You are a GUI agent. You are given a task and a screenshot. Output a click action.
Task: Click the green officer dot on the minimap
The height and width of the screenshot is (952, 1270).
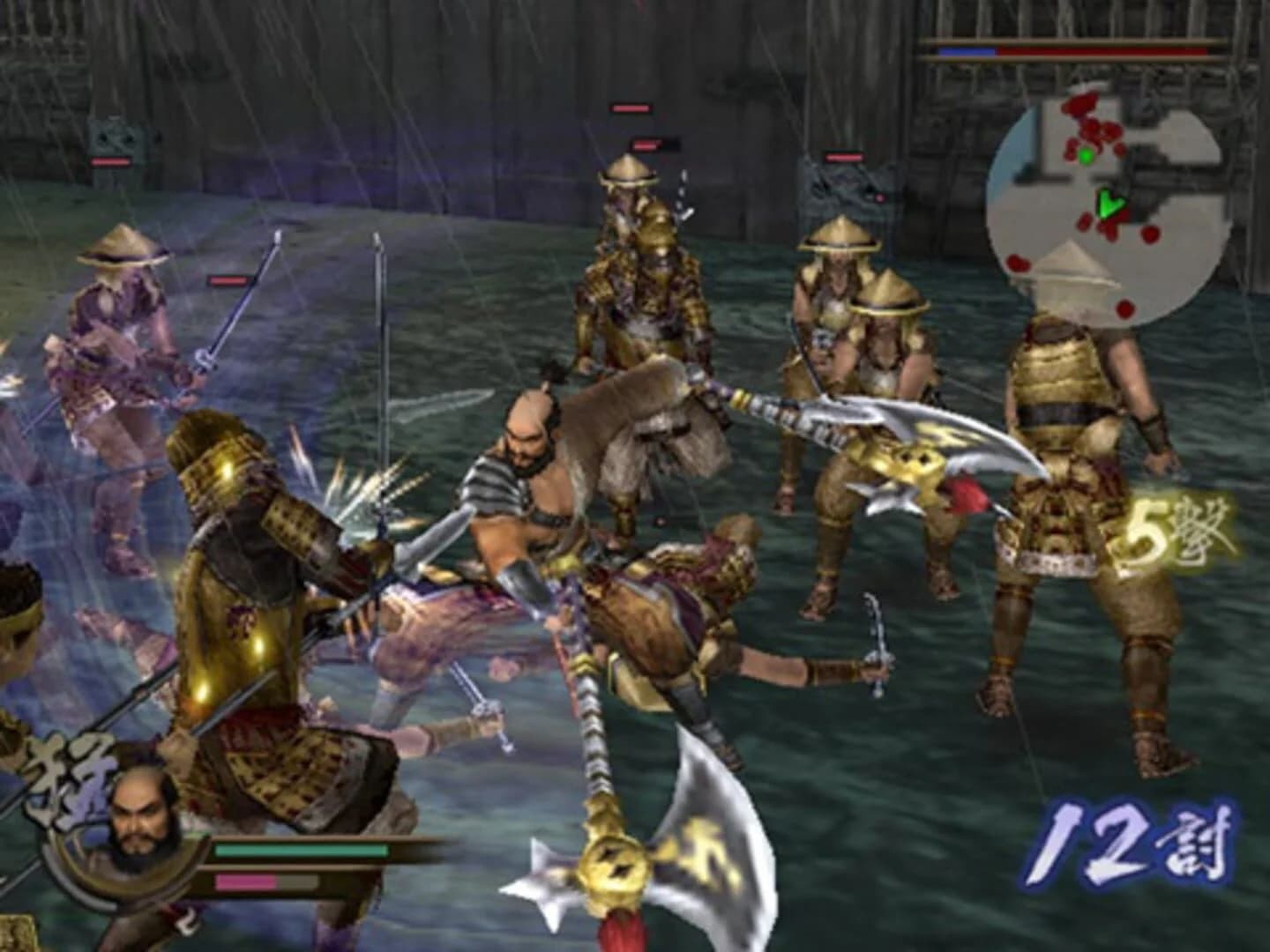1087,154
